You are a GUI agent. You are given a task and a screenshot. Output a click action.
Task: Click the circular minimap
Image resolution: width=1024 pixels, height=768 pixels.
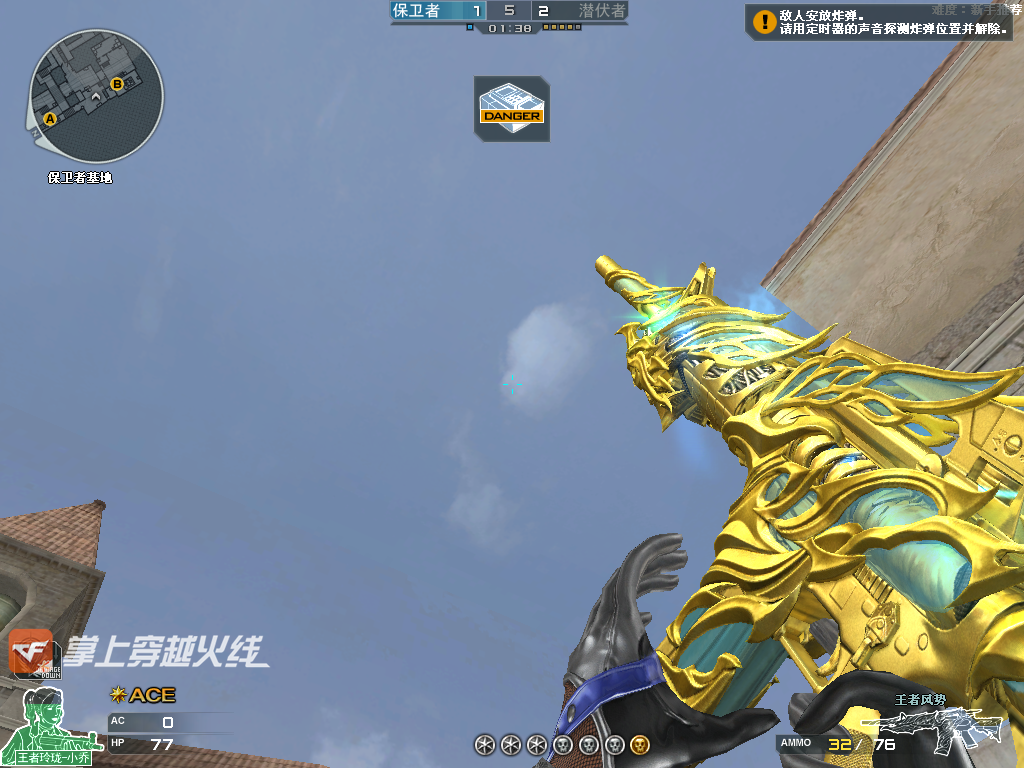coord(96,96)
